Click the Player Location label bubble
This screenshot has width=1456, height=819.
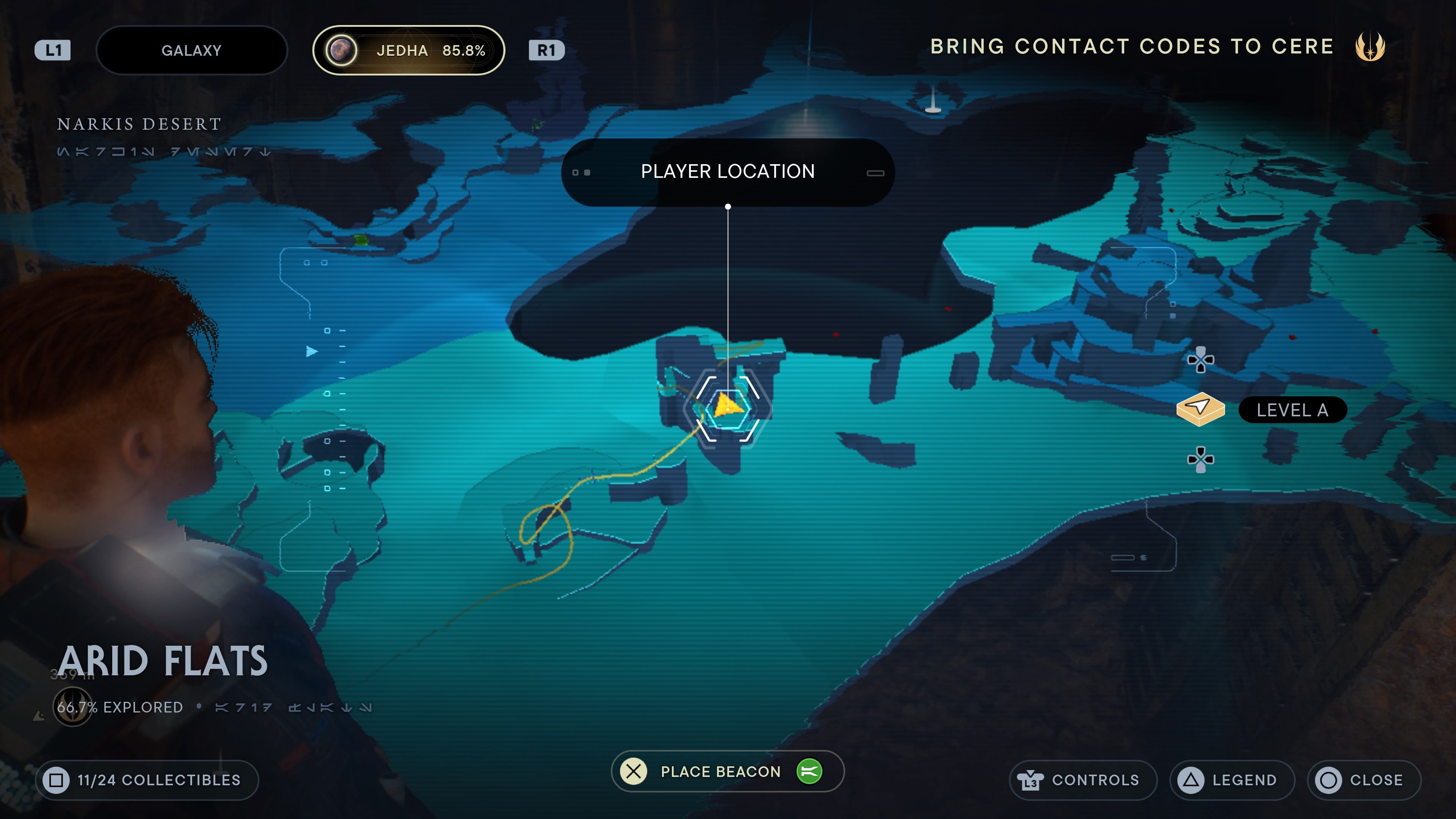(728, 171)
